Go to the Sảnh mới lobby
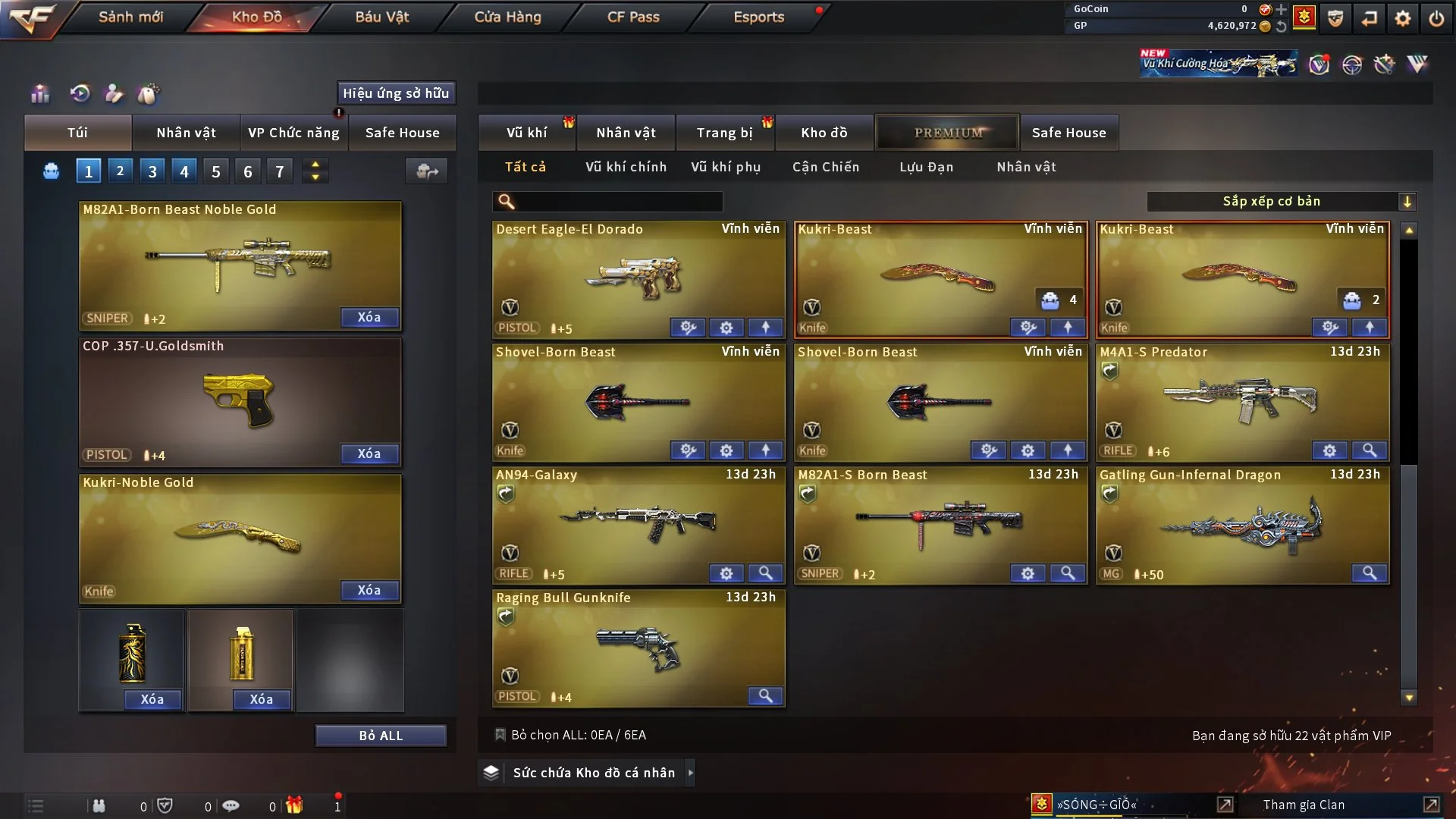The width and height of the screenshot is (1456, 819). 130,17
